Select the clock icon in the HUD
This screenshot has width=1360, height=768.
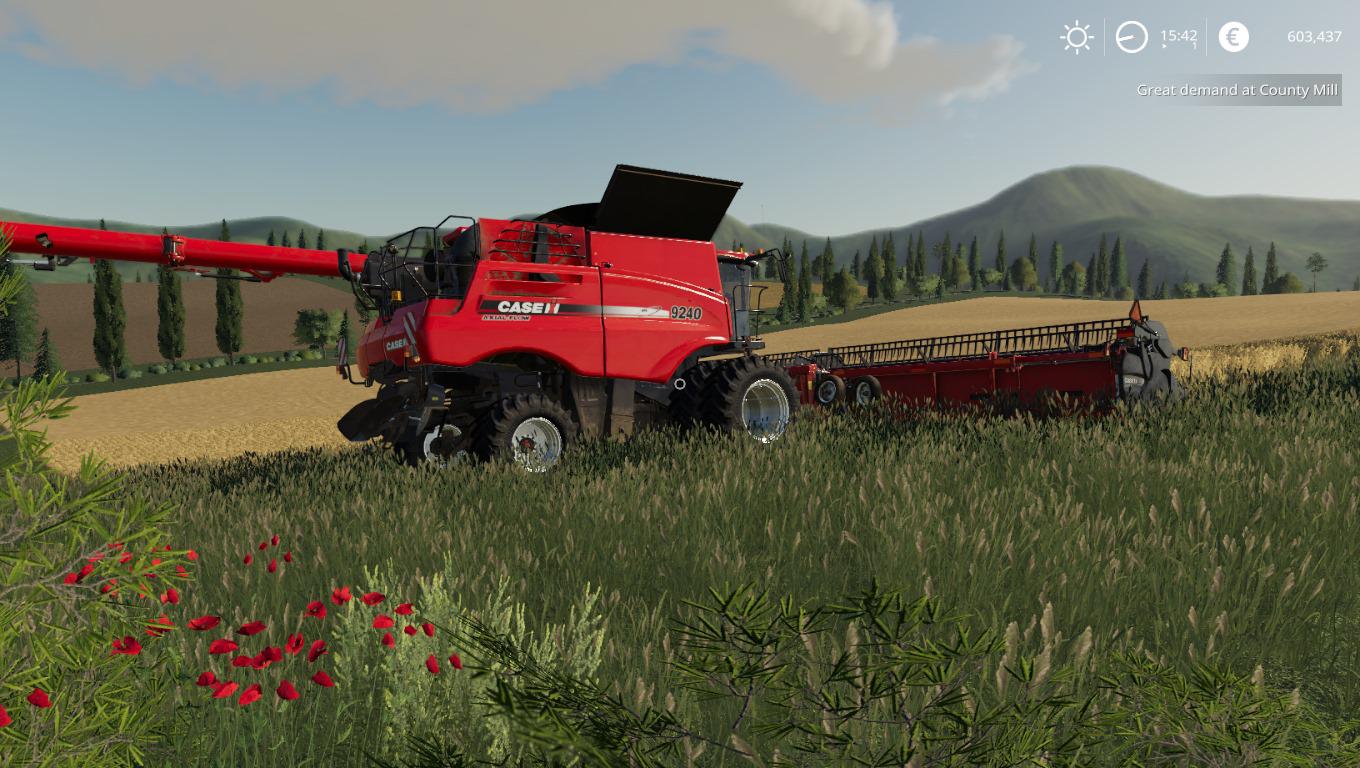[1131, 37]
